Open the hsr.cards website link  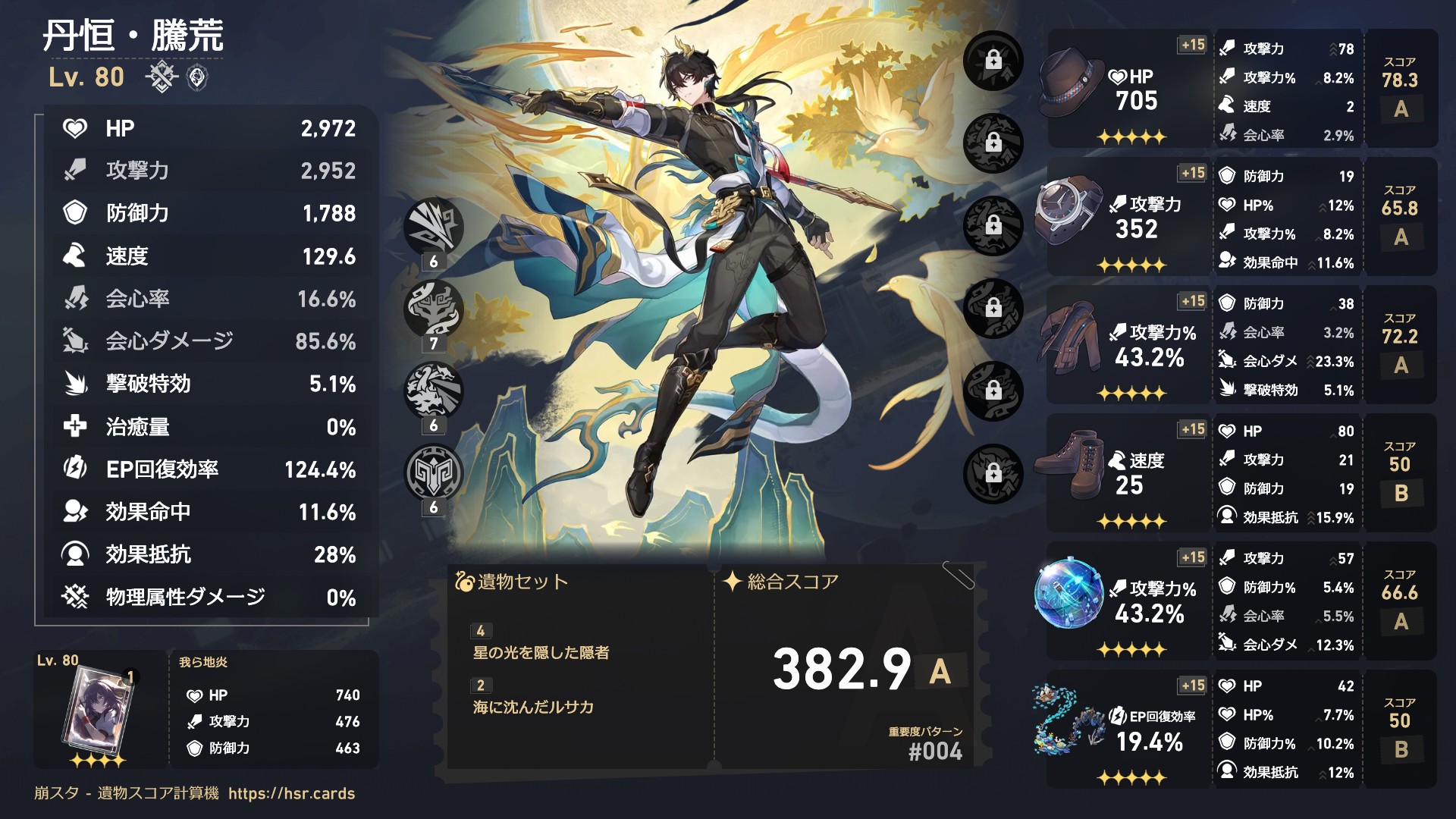coord(291,793)
